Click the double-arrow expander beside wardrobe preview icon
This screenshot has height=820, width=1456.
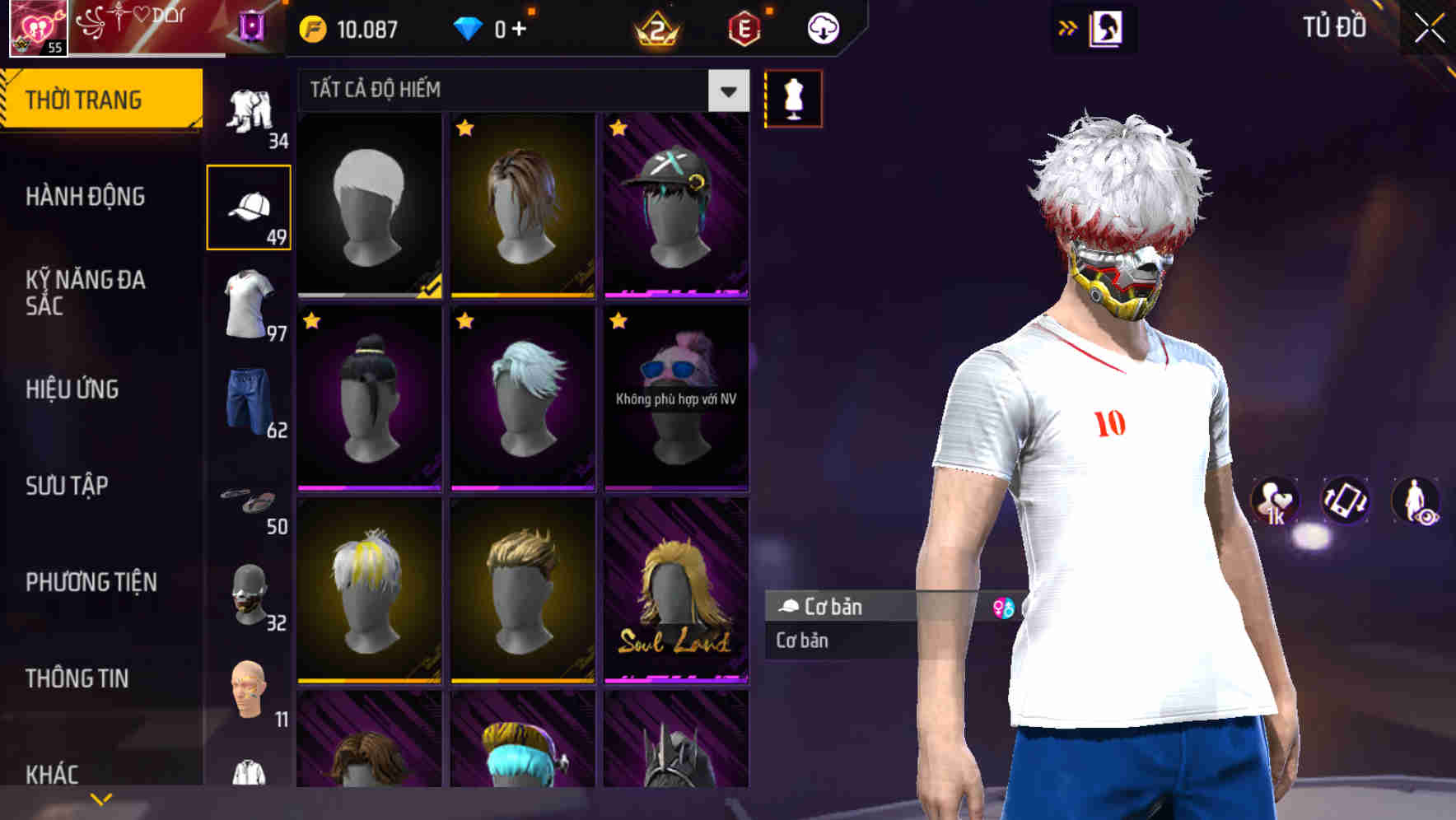tap(1066, 27)
